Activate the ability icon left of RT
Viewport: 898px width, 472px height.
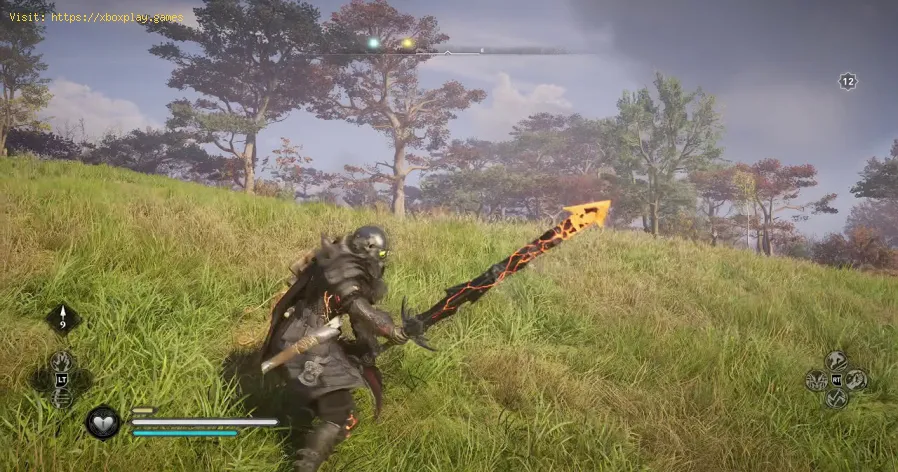tap(817, 380)
